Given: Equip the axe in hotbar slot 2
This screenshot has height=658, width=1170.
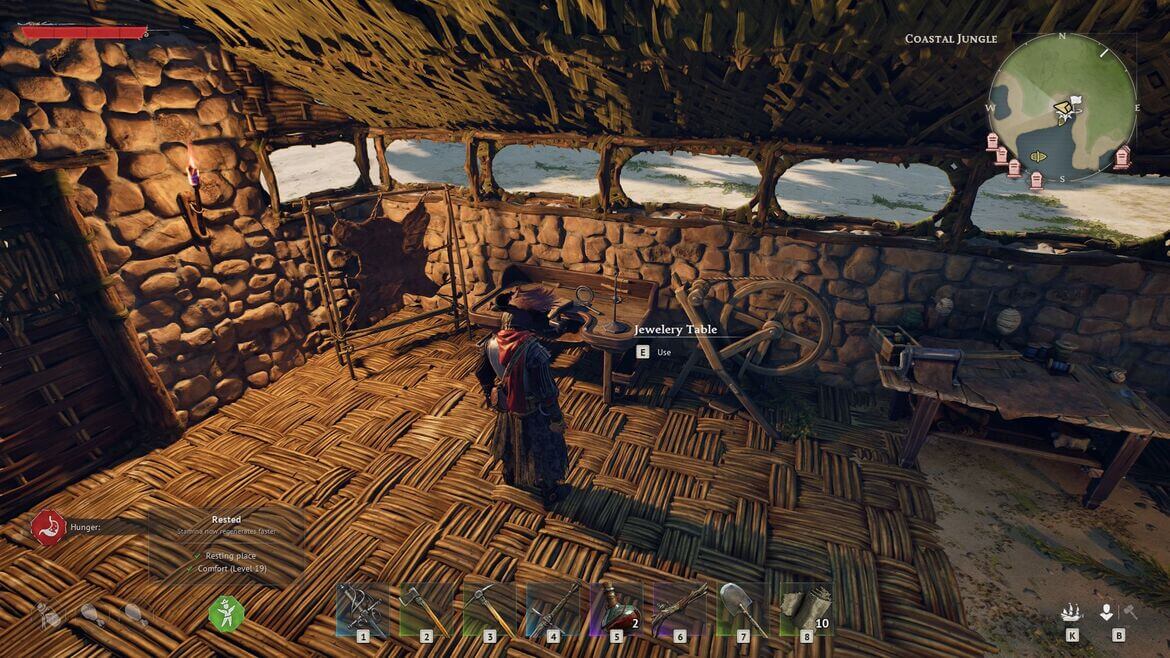Looking at the screenshot, I should pos(426,608).
